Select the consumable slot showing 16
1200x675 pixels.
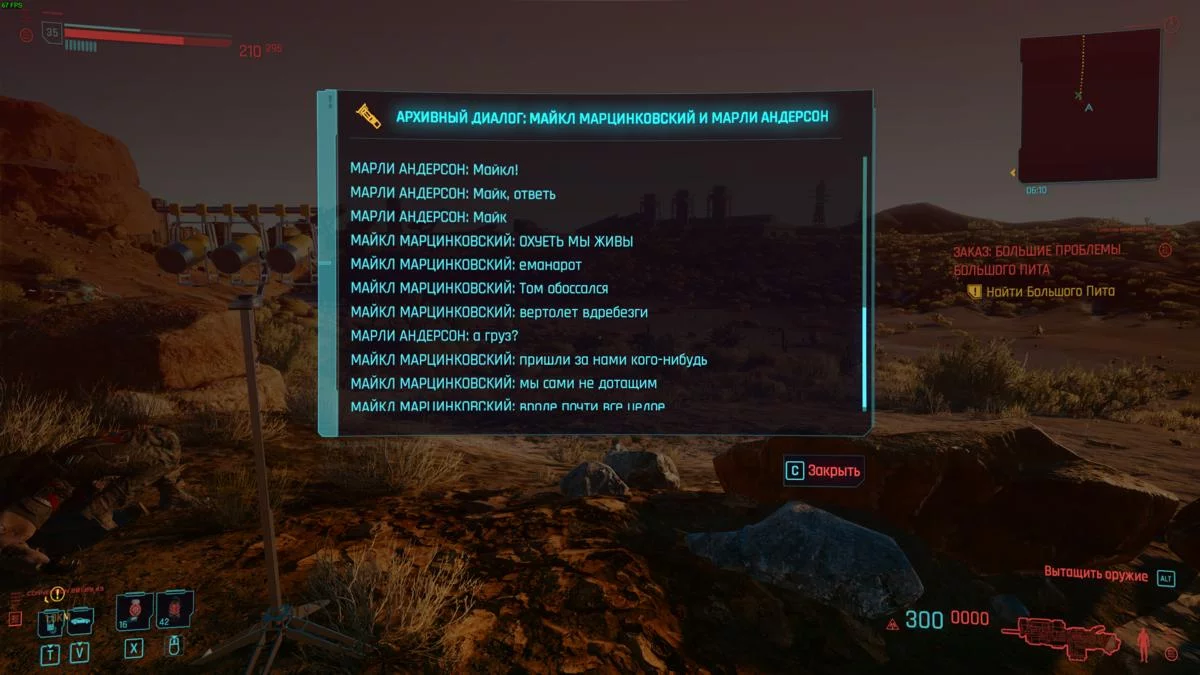click(133, 609)
